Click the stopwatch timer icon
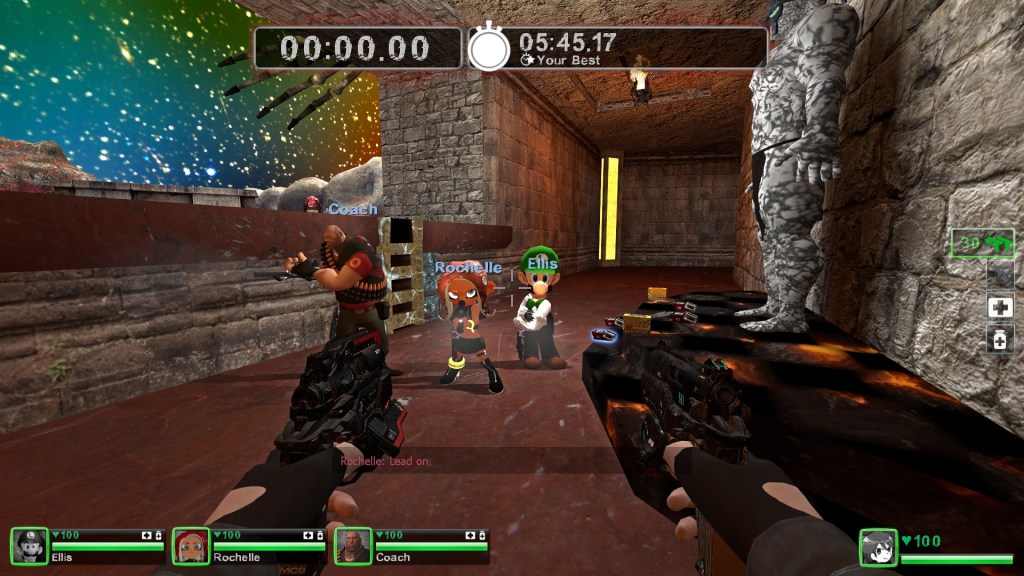The height and width of the screenshot is (576, 1024). pyautogui.click(x=489, y=48)
